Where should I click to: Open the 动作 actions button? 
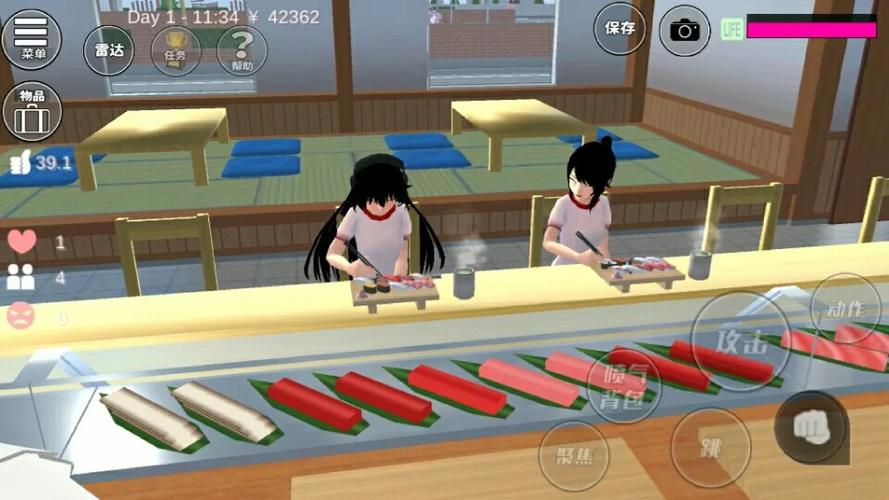tap(844, 309)
